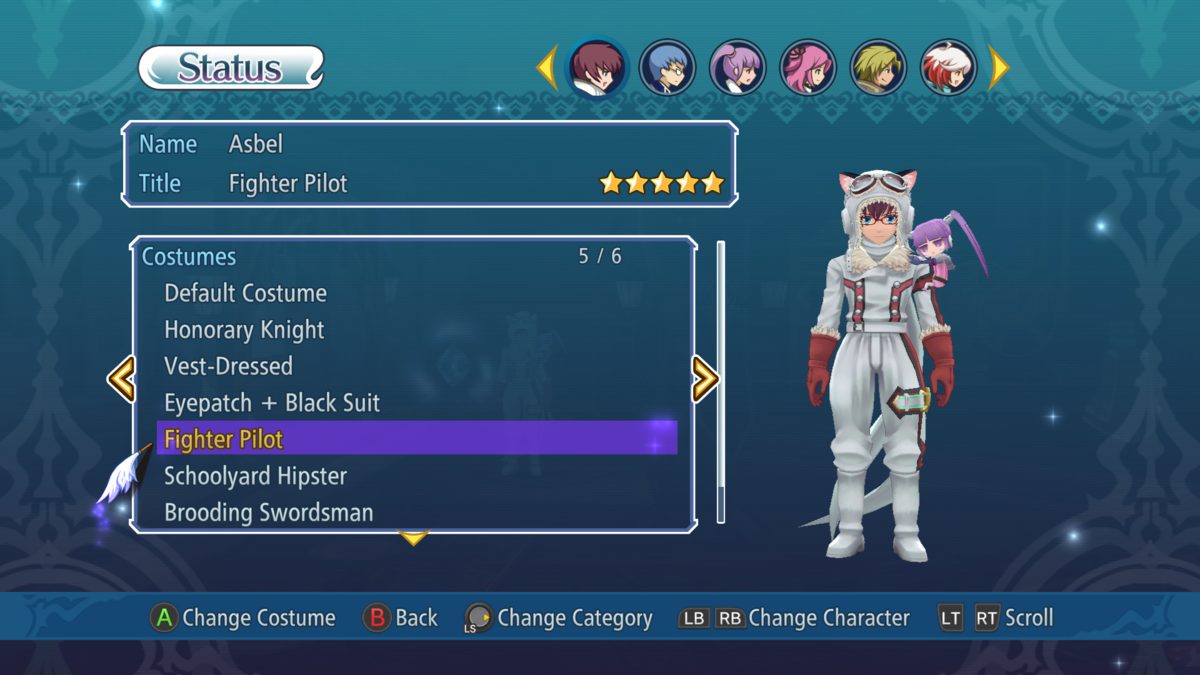Click the down arrow below the costume list
Viewport: 1200px width, 675px height.
coord(413,539)
